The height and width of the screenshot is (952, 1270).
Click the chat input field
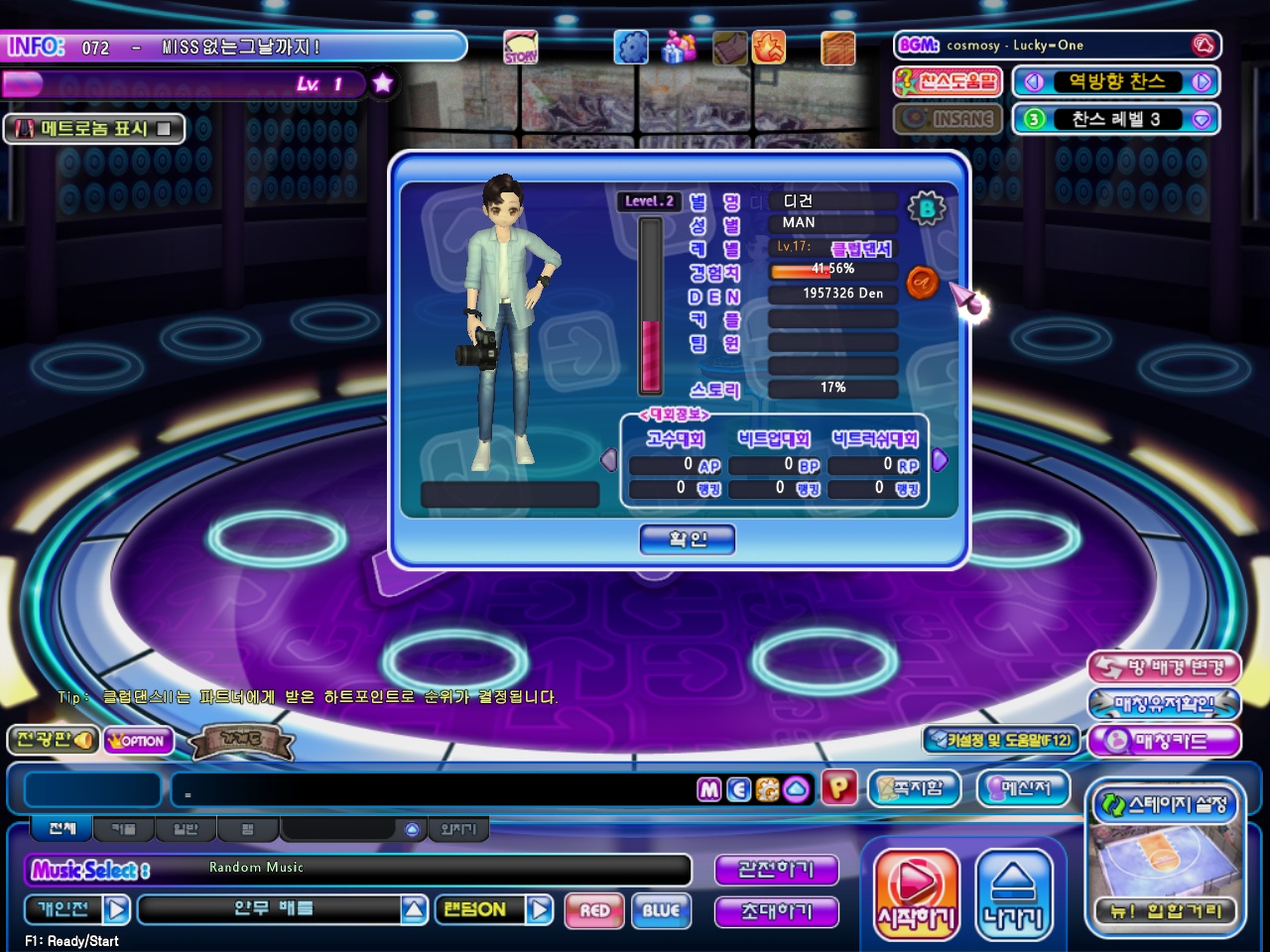click(432, 790)
